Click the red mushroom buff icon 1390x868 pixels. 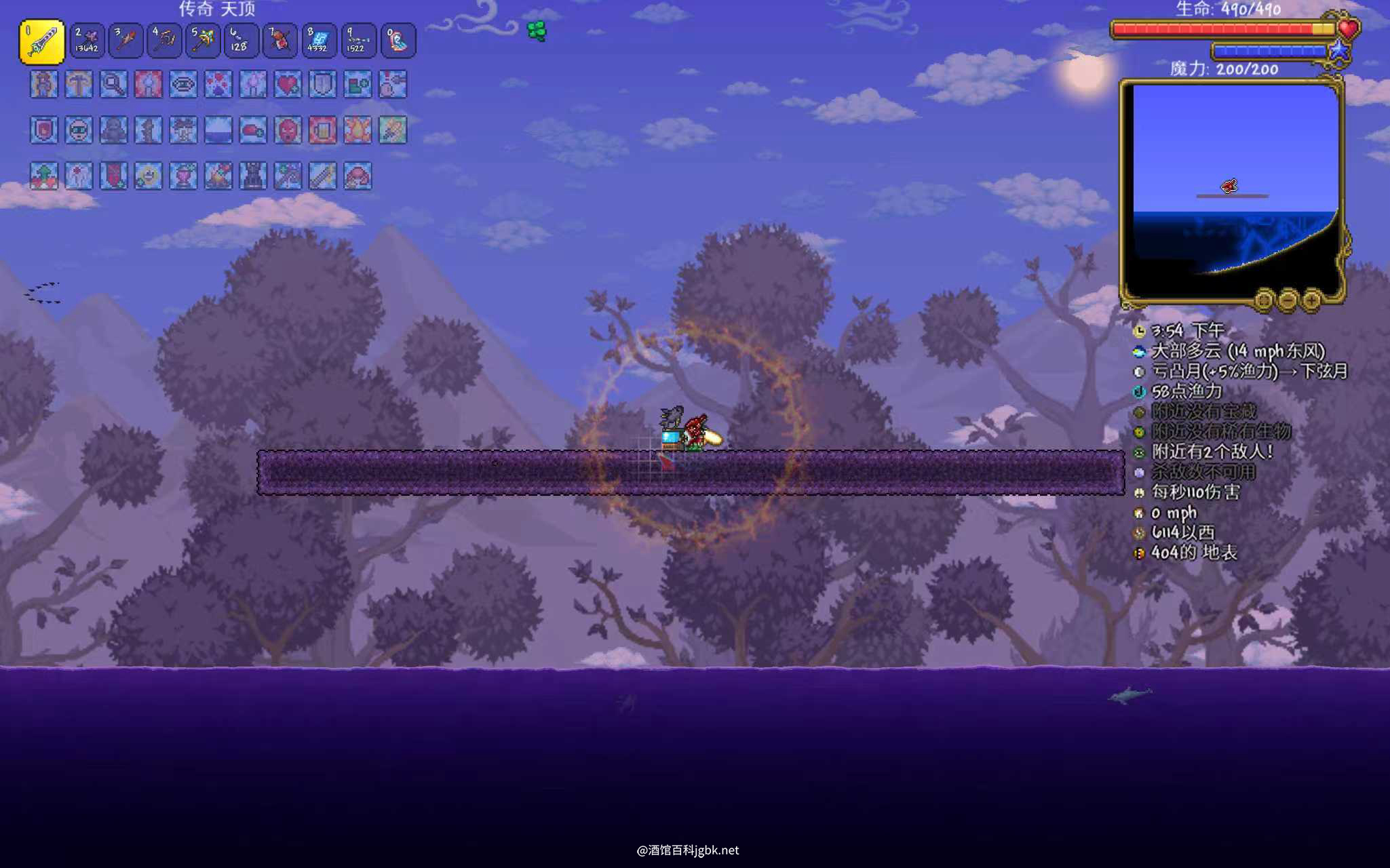coord(358,176)
